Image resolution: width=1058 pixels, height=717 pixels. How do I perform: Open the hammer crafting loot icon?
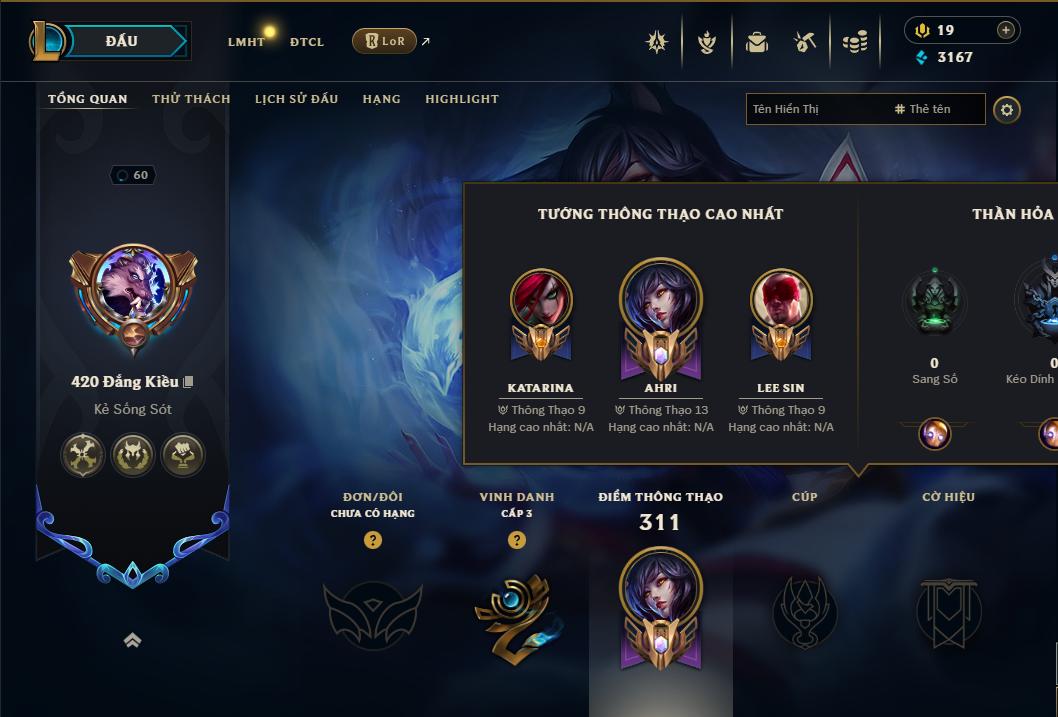point(805,42)
